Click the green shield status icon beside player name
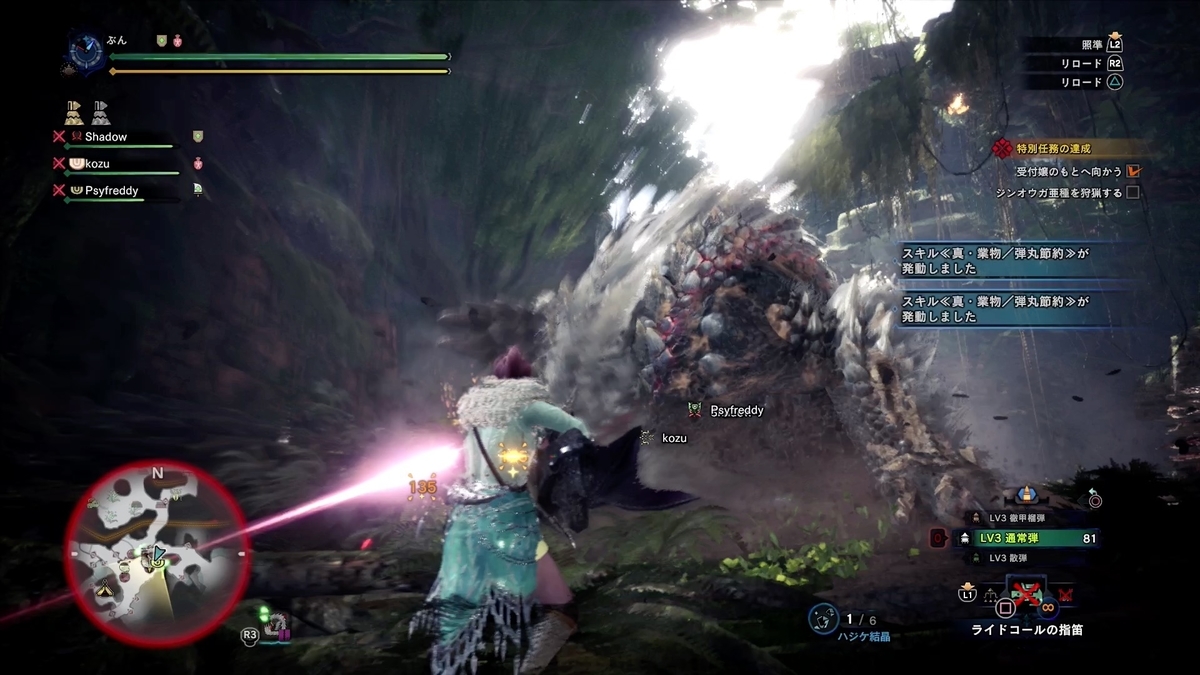The height and width of the screenshot is (675, 1200). click(160, 41)
